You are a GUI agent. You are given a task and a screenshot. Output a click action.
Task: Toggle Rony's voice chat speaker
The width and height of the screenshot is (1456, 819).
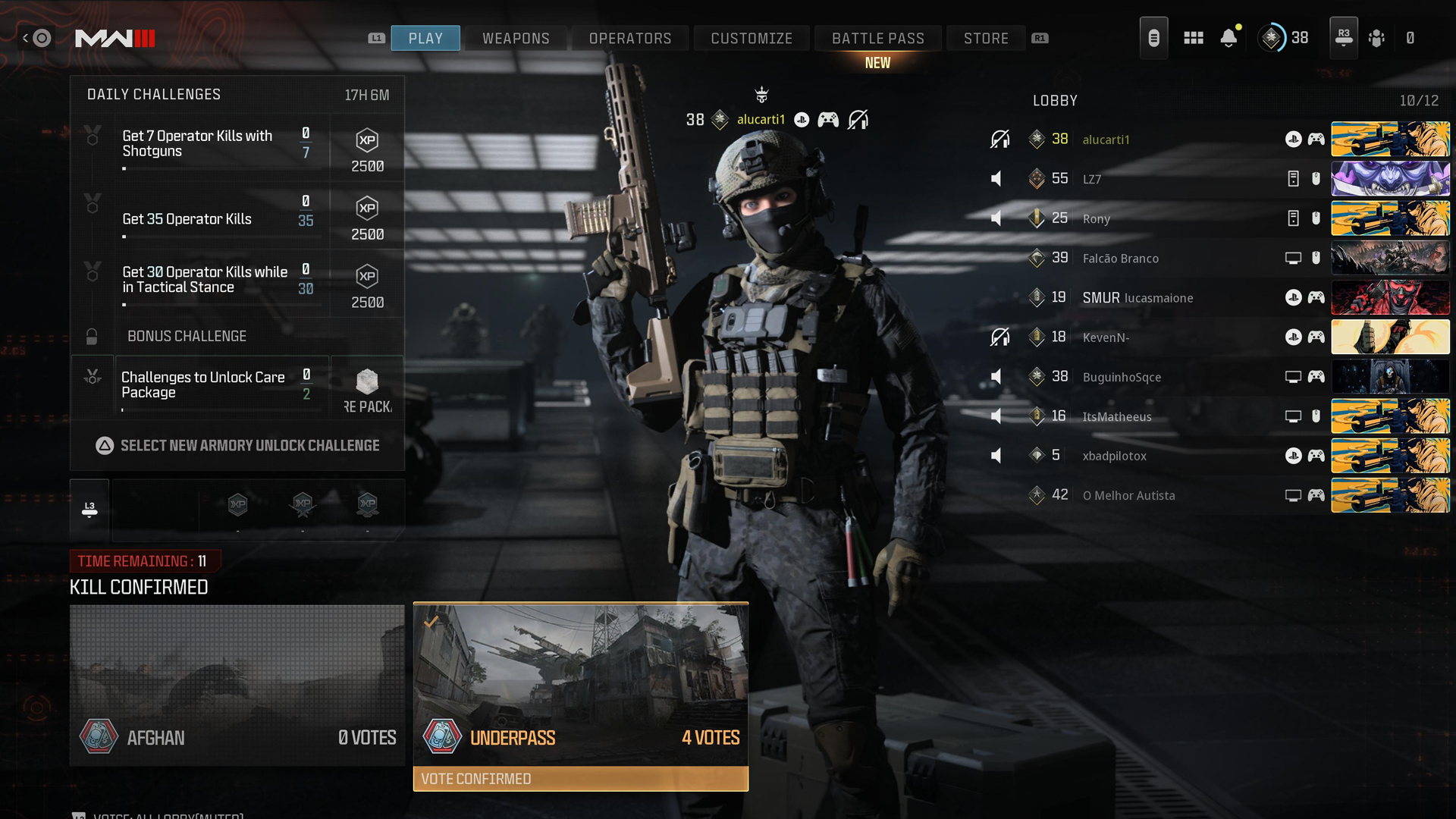point(998,218)
